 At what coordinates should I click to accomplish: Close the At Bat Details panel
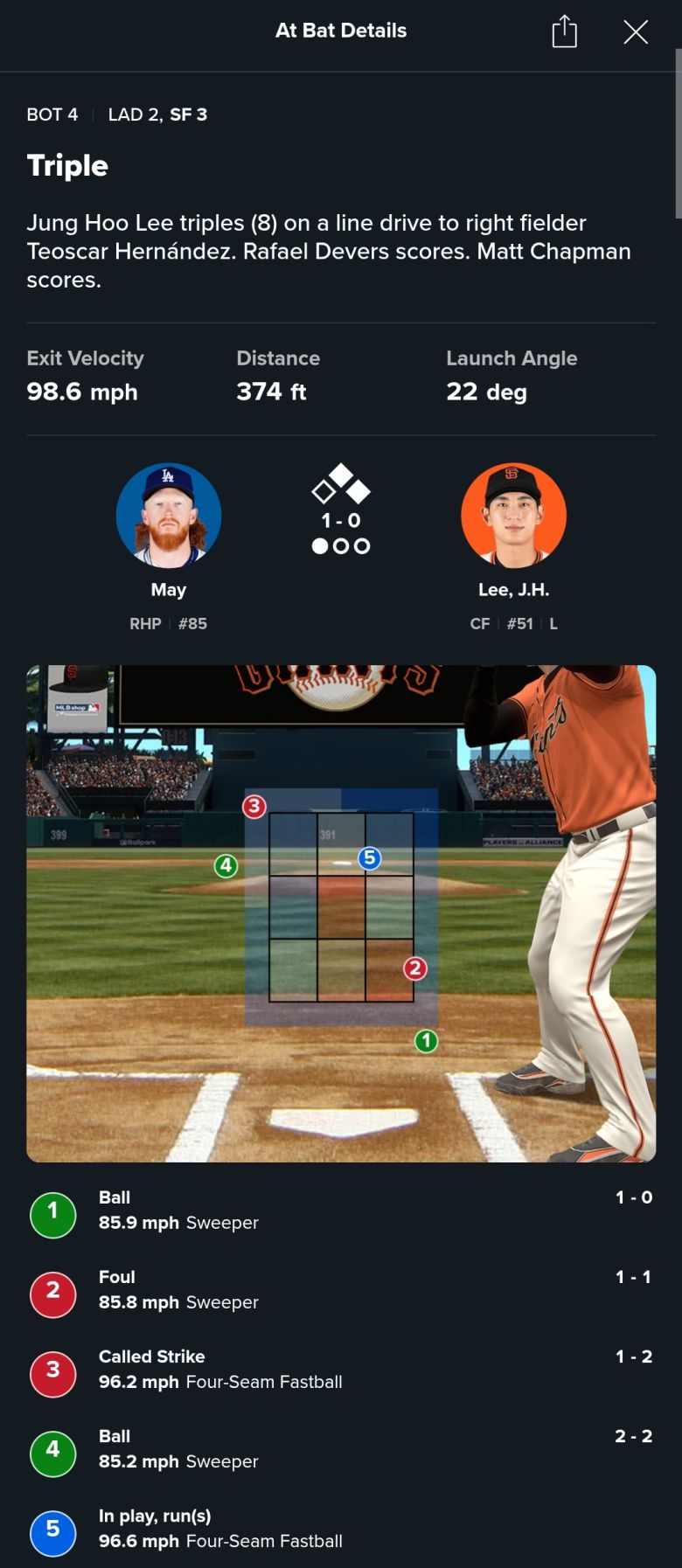click(636, 32)
